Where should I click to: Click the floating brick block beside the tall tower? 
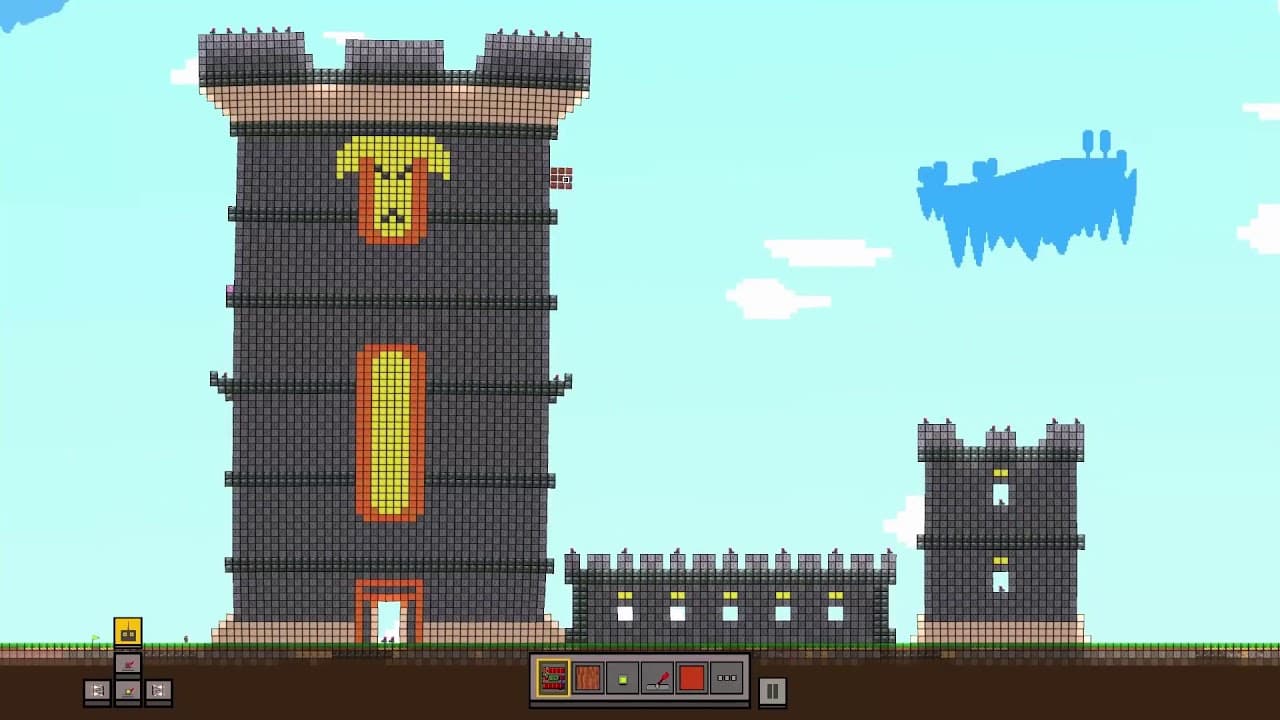[562, 180]
